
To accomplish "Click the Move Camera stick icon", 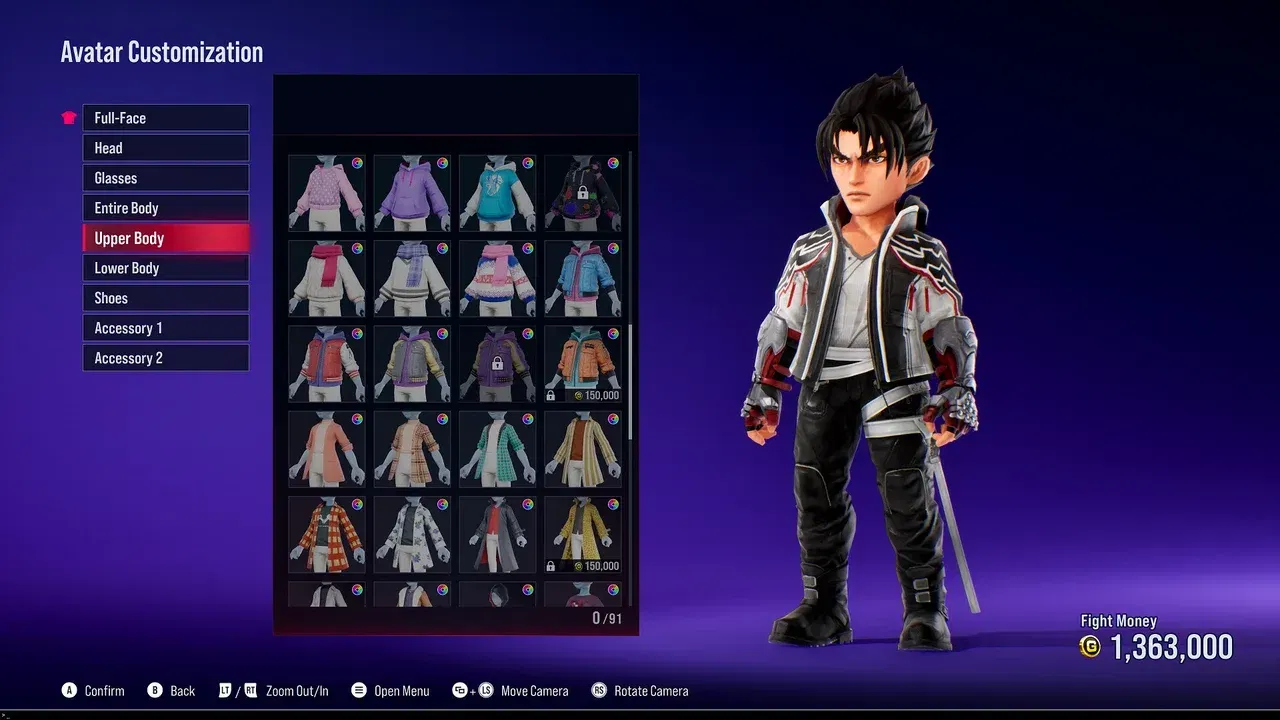I will (x=486, y=690).
